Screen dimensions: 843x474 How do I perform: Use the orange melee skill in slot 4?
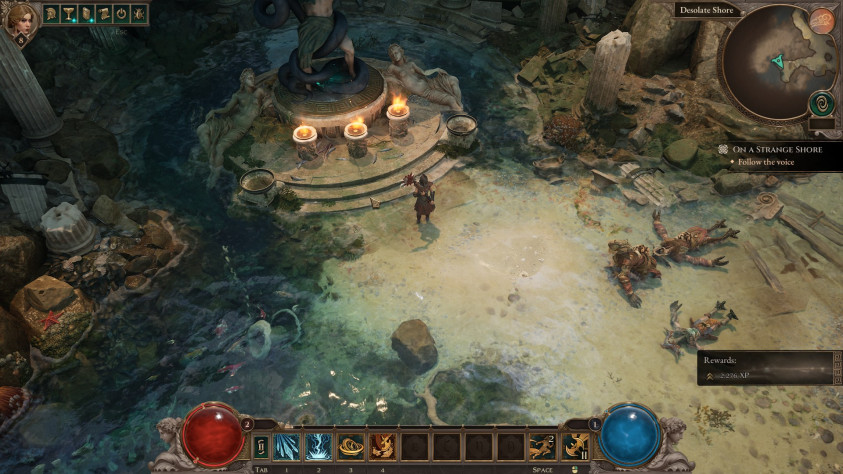[x=383, y=445]
